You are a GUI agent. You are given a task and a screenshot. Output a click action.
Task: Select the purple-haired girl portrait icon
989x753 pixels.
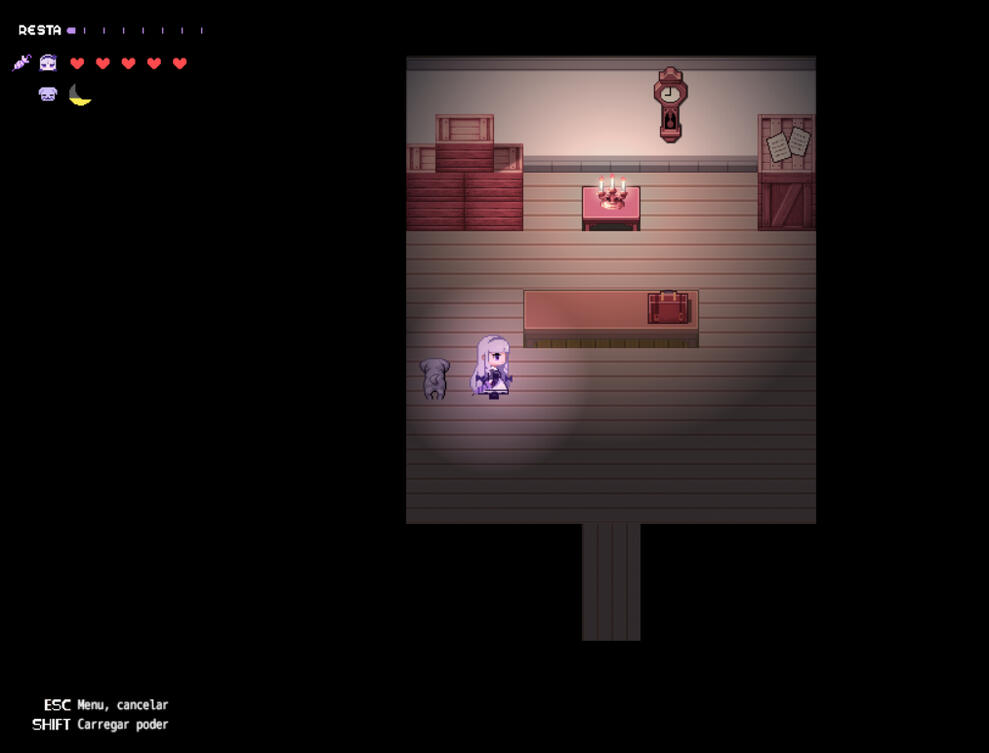tap(48, 63)
